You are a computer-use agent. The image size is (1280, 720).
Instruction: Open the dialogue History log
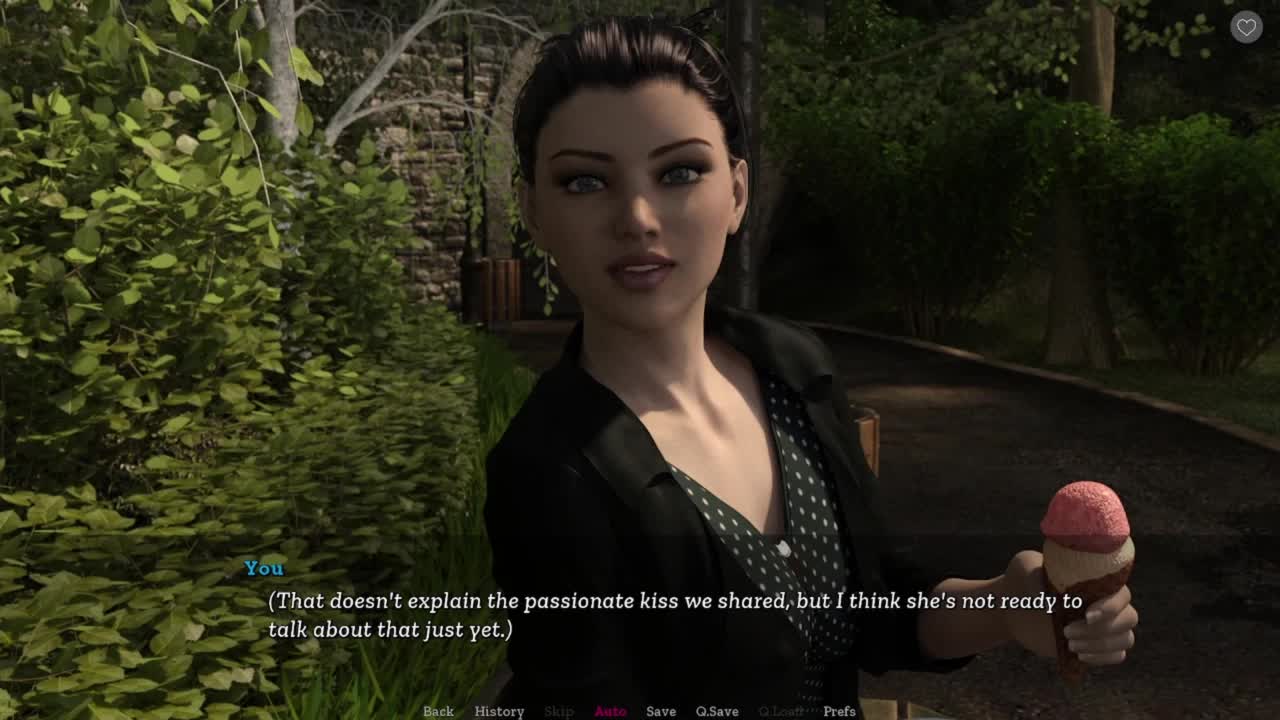(x=499, y=711)
